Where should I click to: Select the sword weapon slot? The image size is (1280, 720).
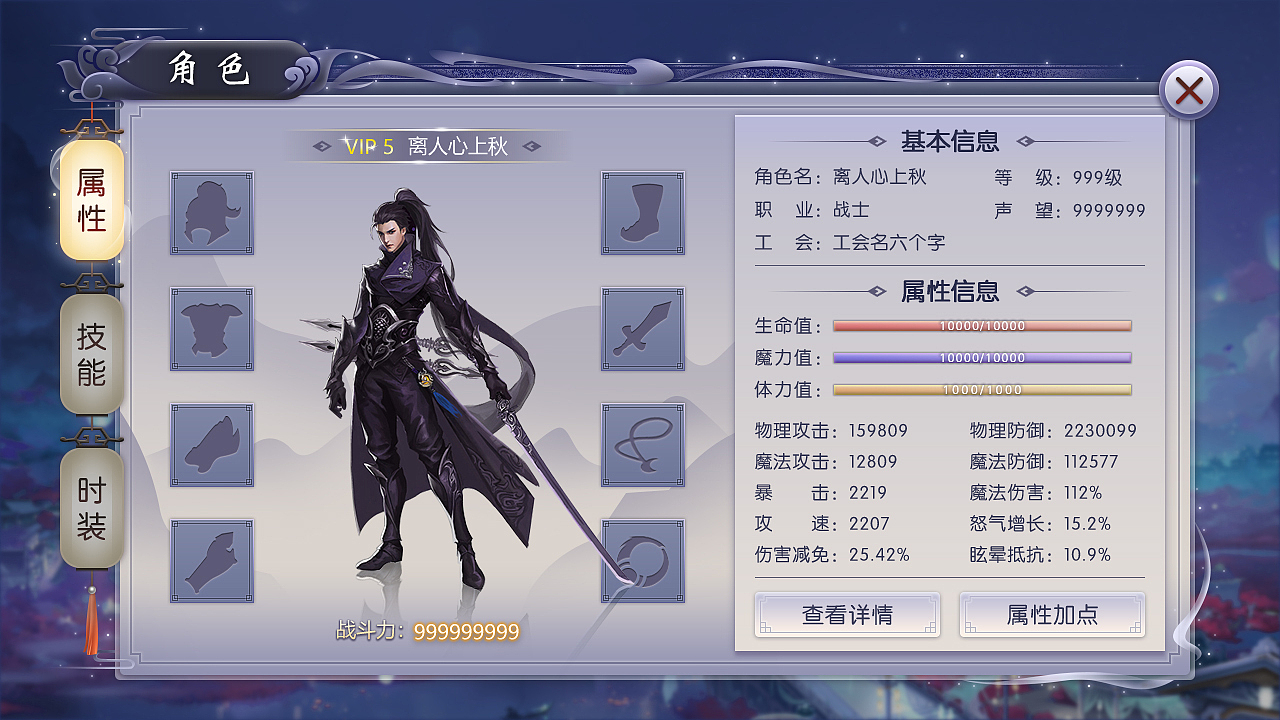(x=643, y=329)
